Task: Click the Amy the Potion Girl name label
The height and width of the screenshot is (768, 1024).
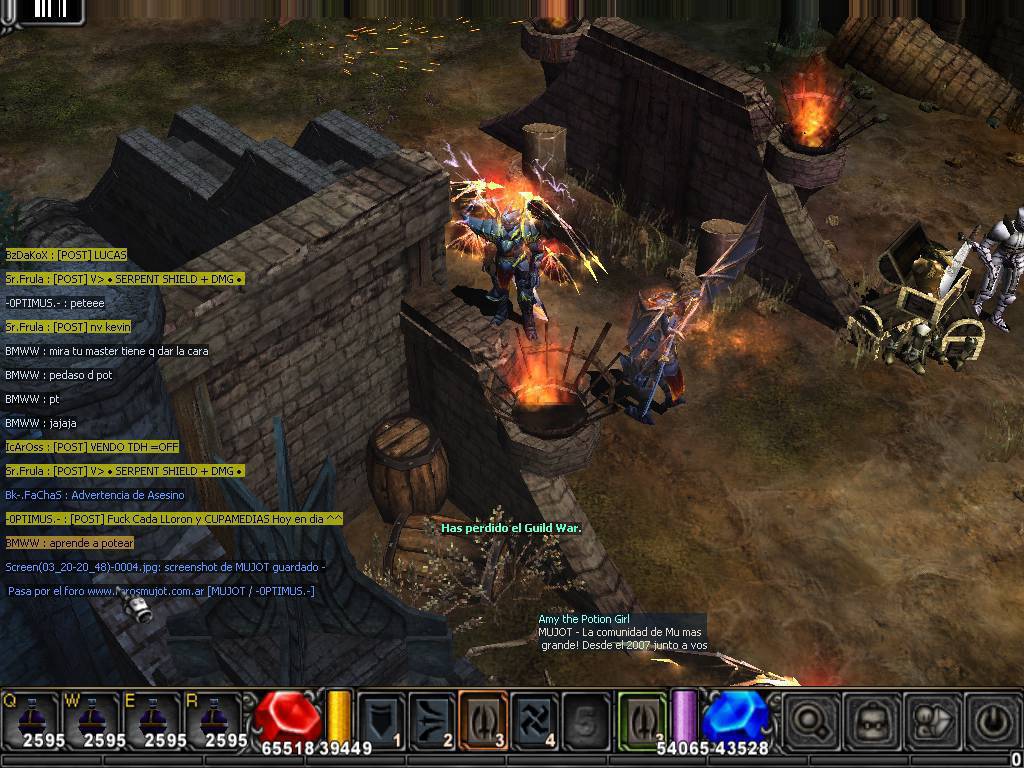Action: [584, 620]
